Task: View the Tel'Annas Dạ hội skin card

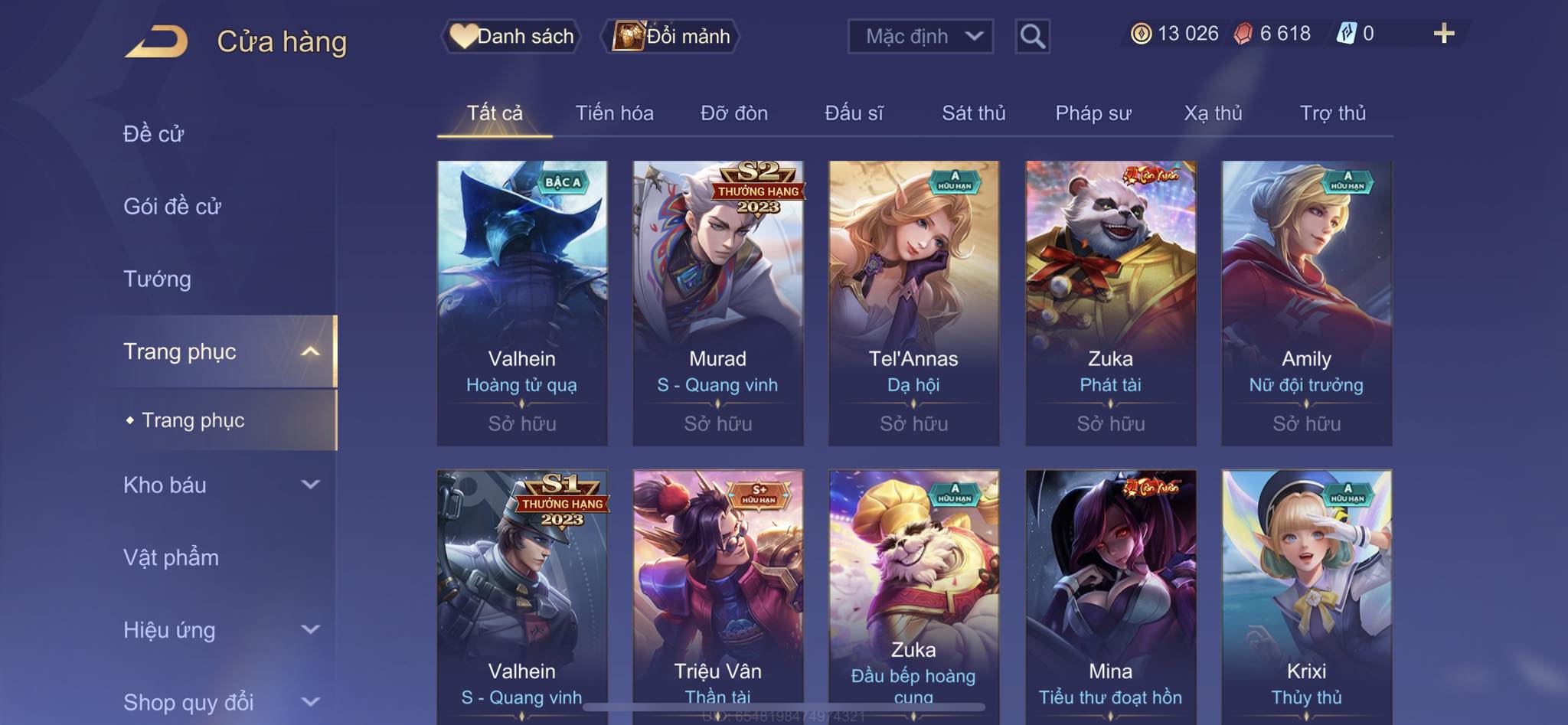Action: point(913,302)
